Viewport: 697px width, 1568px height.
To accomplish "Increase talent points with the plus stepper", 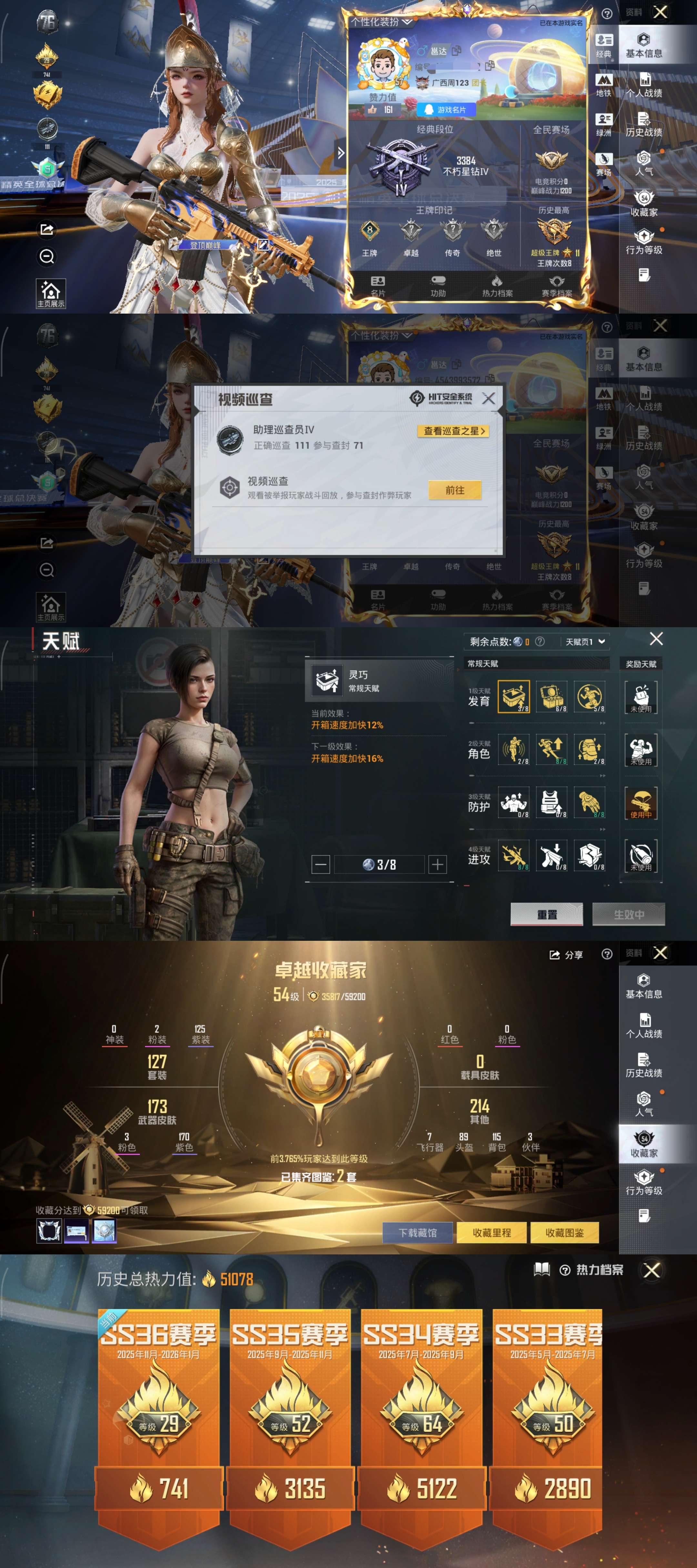I will [438, 864].
